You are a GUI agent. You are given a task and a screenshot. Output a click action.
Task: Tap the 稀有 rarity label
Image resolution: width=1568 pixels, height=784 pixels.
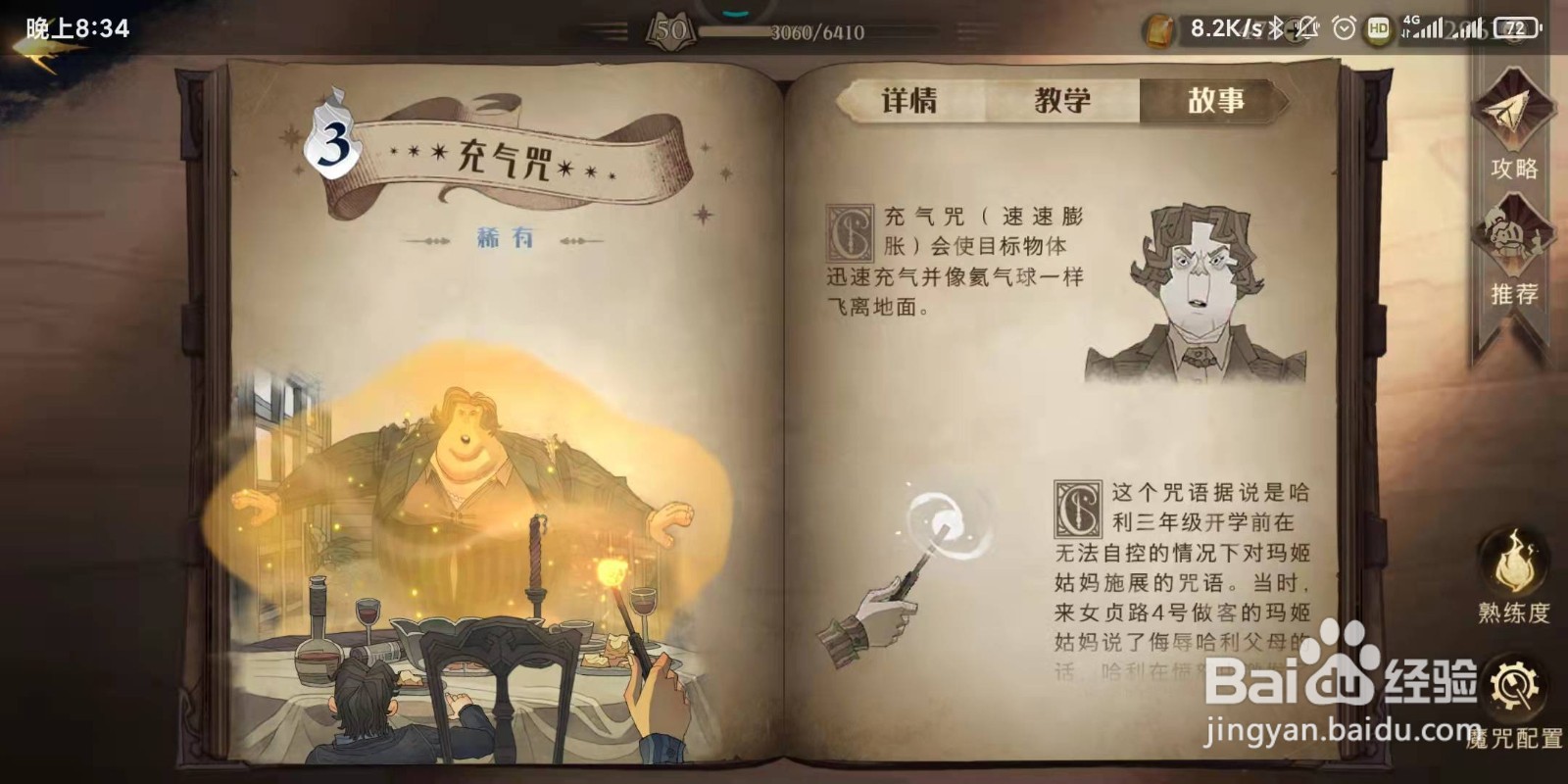coord(506,235)
